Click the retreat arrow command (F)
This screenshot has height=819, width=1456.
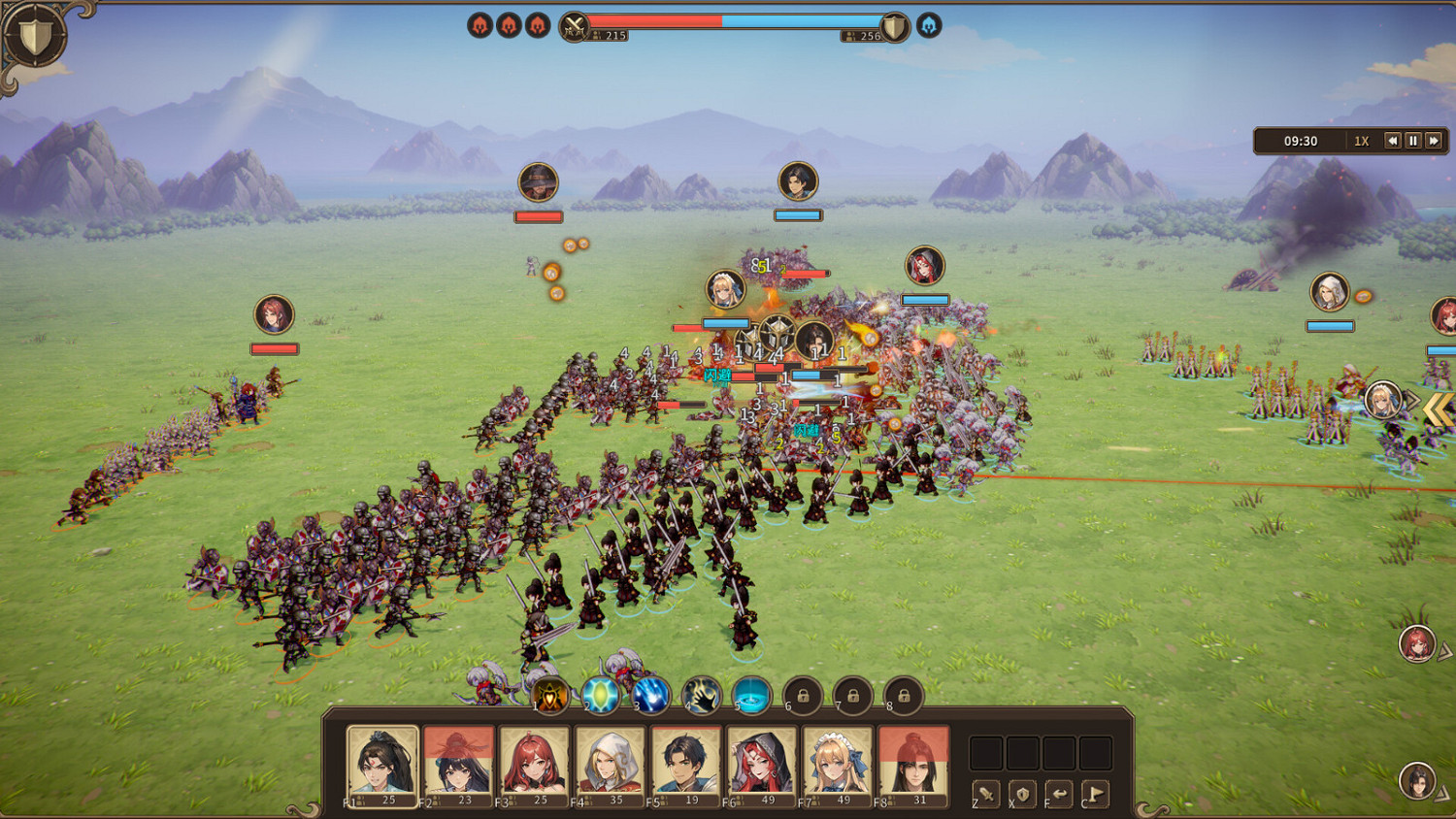pos(1059,796)
